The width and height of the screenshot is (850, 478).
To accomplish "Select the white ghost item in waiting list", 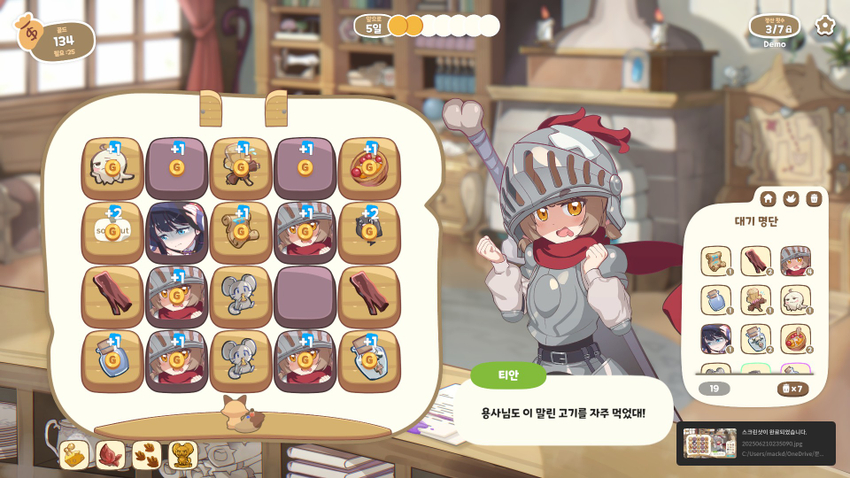I will pyautogui.click(x=795, y=299).
